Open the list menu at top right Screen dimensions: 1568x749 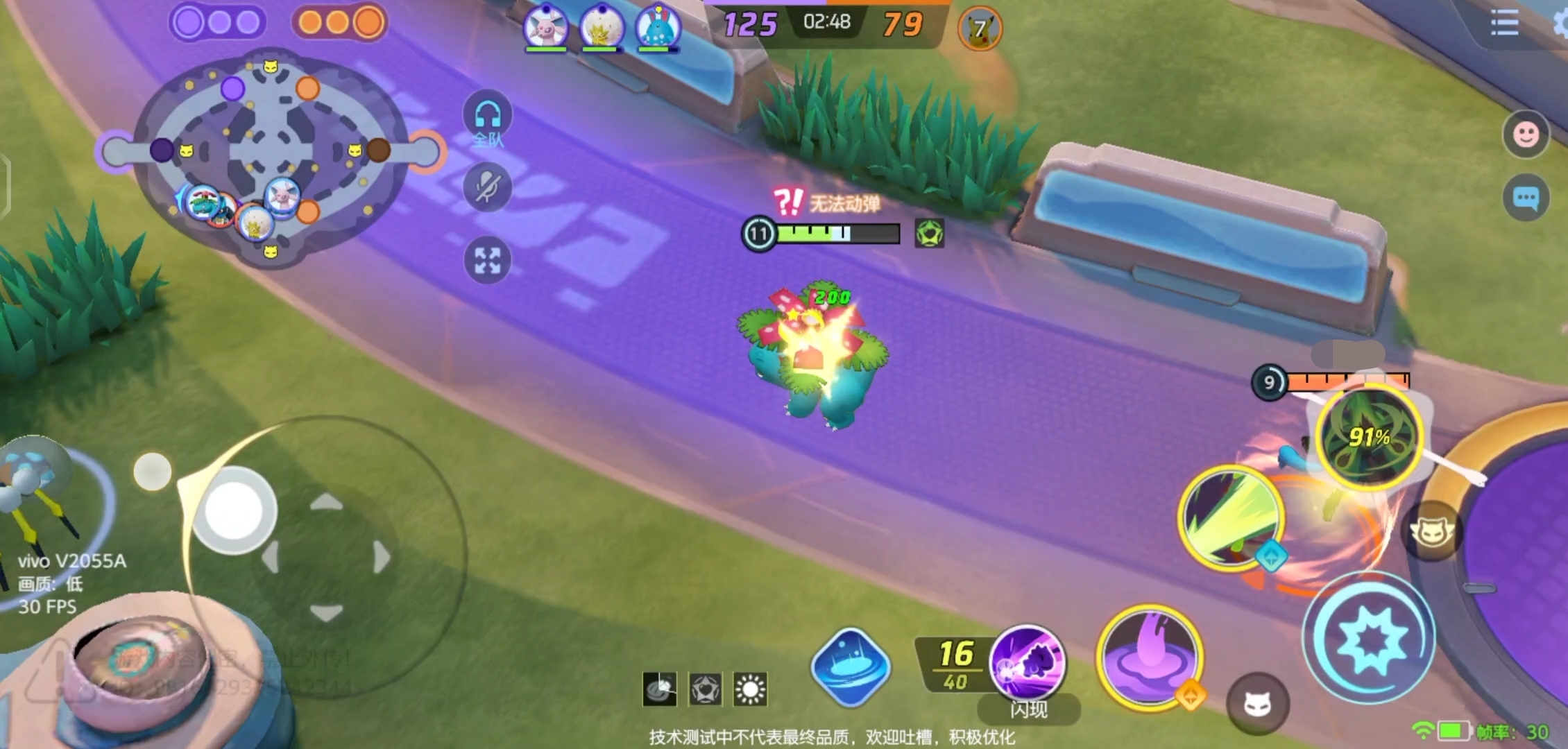pos(1504,24)
